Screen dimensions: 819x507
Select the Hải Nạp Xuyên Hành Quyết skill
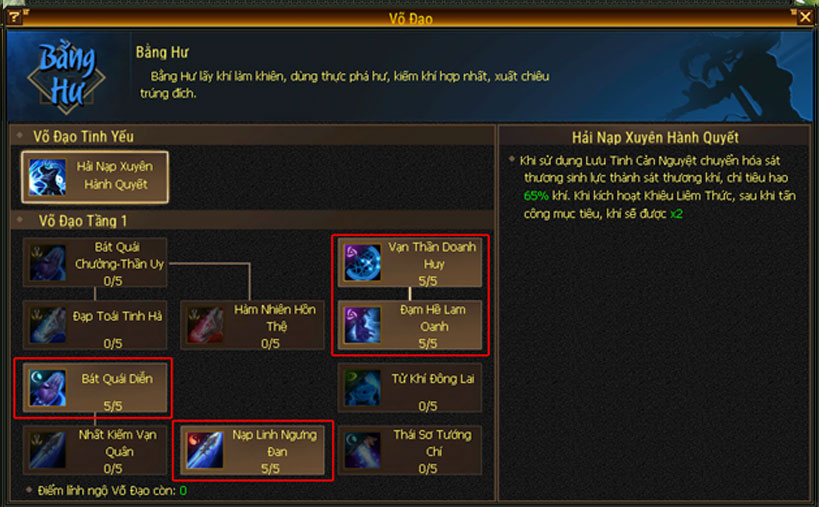(x=95, y=176)
